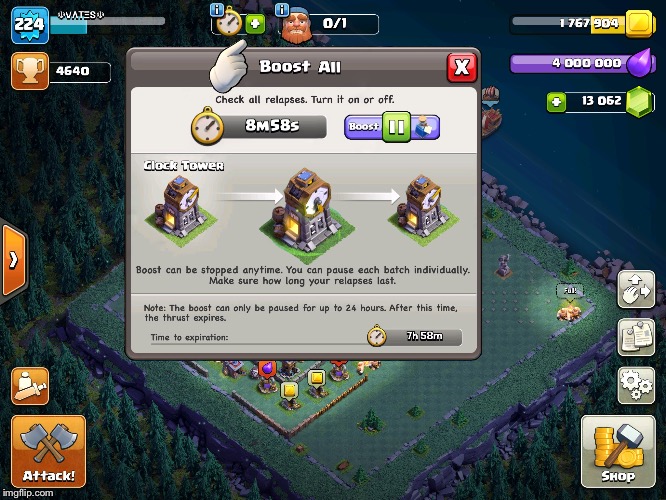The height and width of the screenshot is (500, 666).
Task: Add more gems with green plus
Action: coord(557,101)
